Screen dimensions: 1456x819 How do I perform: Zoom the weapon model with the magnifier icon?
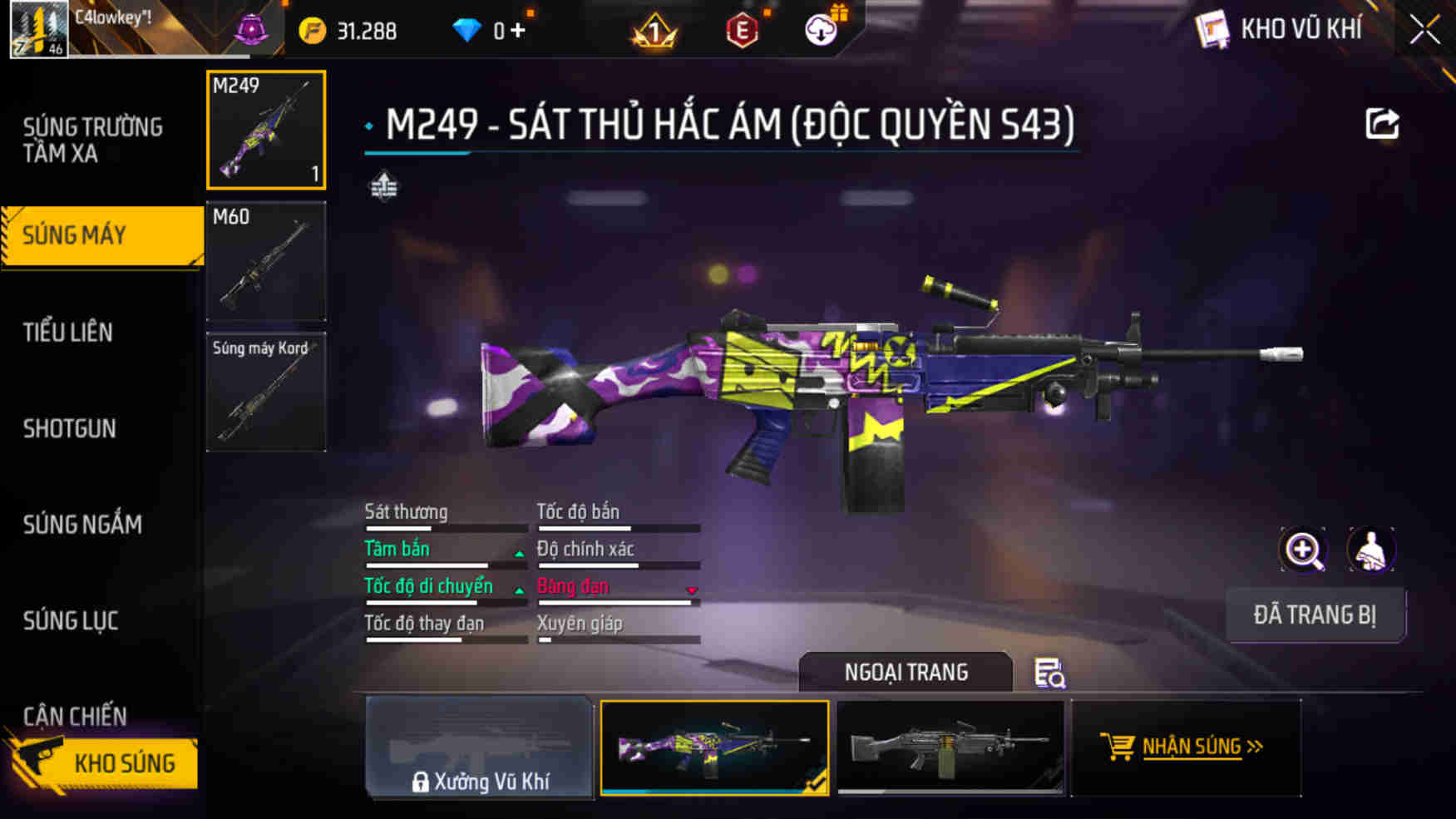click(1303, 550)
